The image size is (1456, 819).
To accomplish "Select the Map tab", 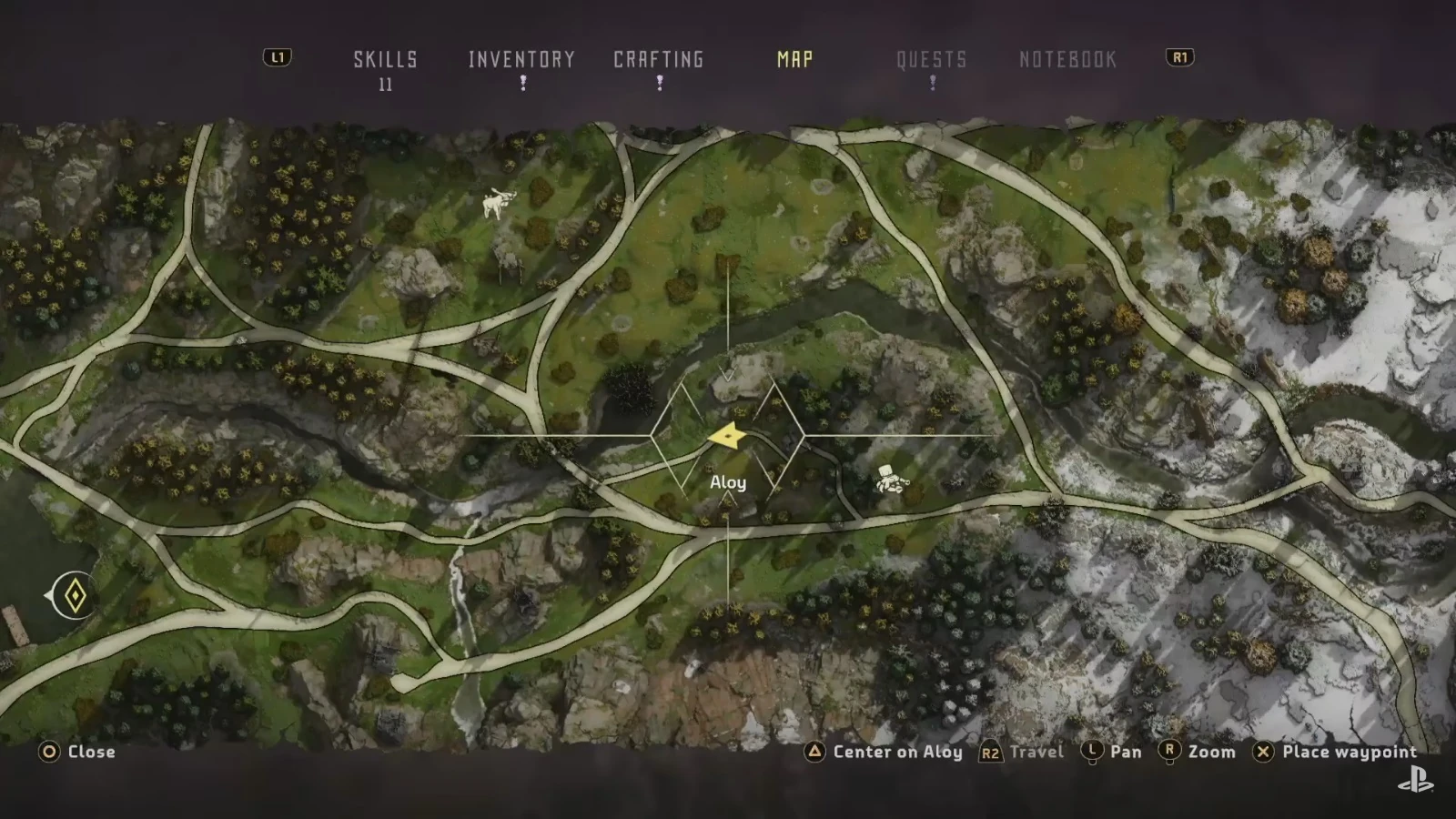I will [794, 60].
